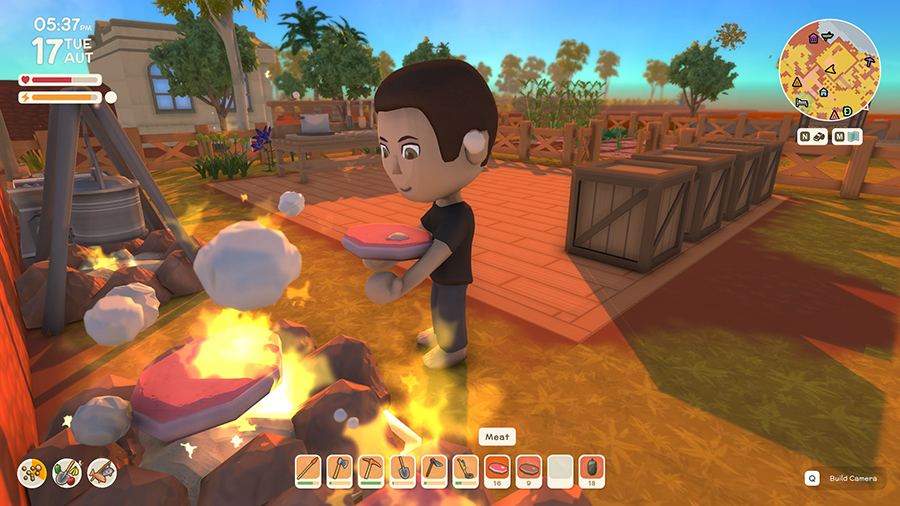The width and height of the screenshot is (900, 506).
Task: Open the circular minimap
Action: (x=829, y=70)
